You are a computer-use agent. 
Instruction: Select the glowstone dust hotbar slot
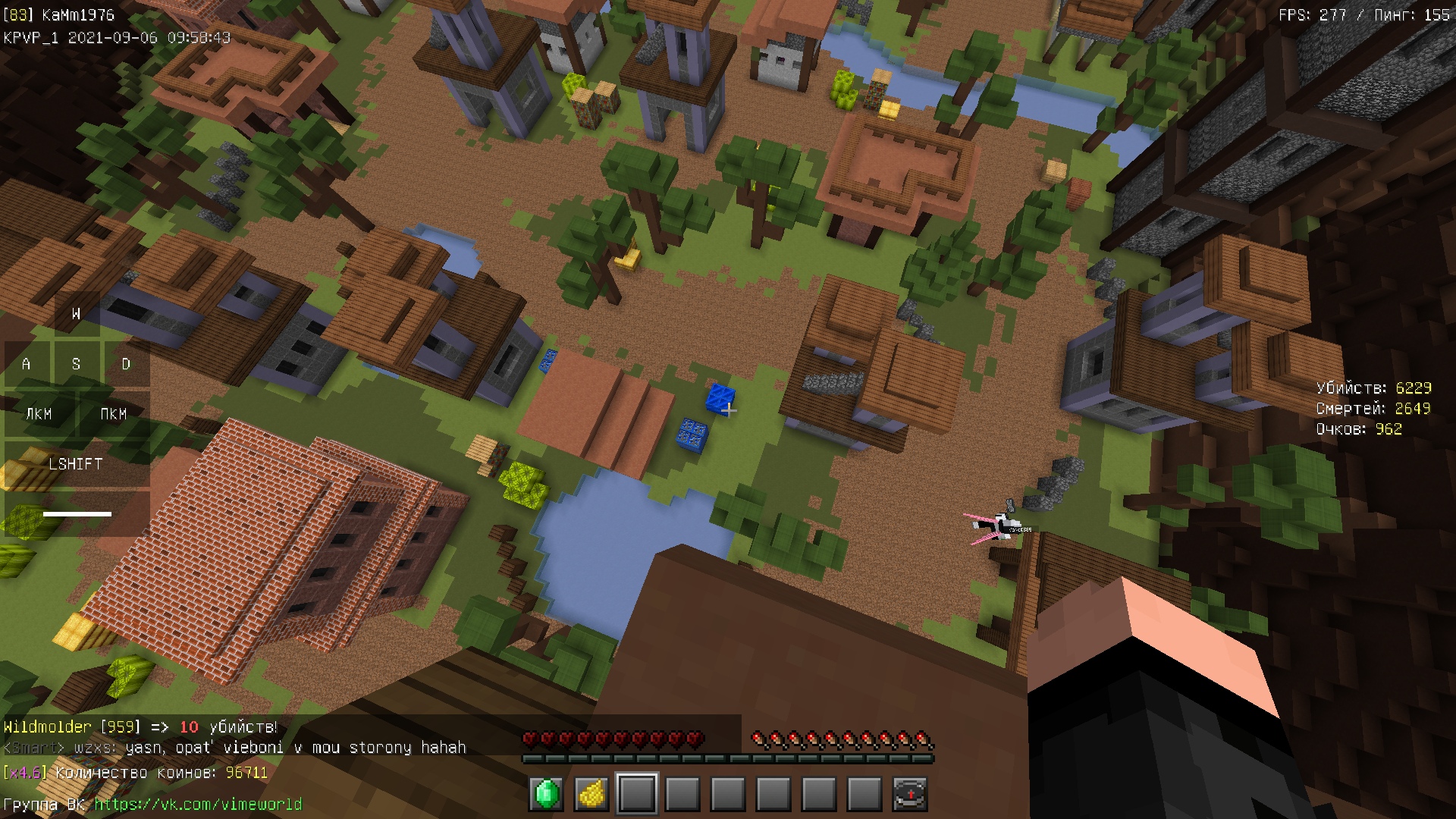591,794
